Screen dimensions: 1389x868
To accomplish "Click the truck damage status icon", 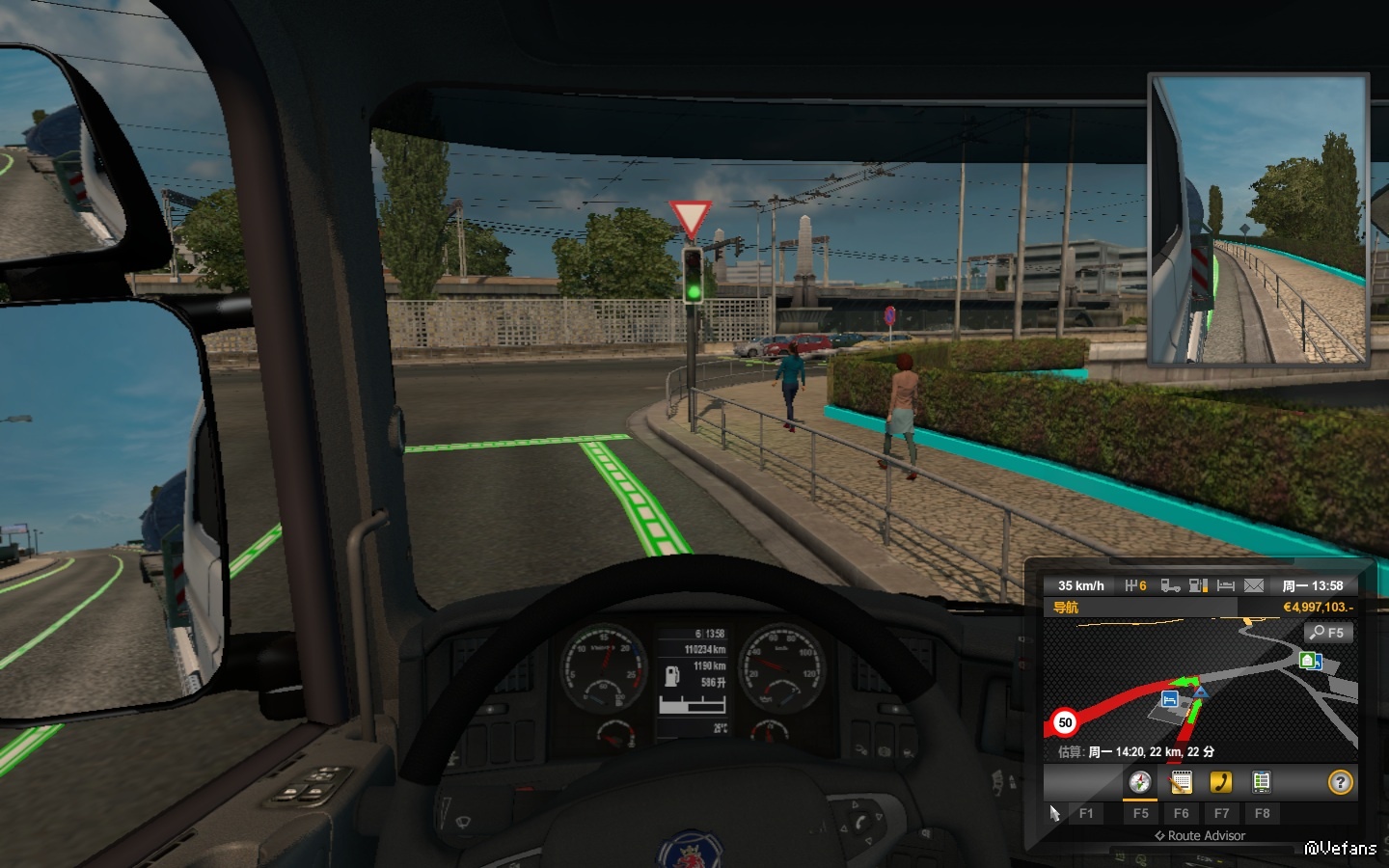I will click(x=1170, y=585).
